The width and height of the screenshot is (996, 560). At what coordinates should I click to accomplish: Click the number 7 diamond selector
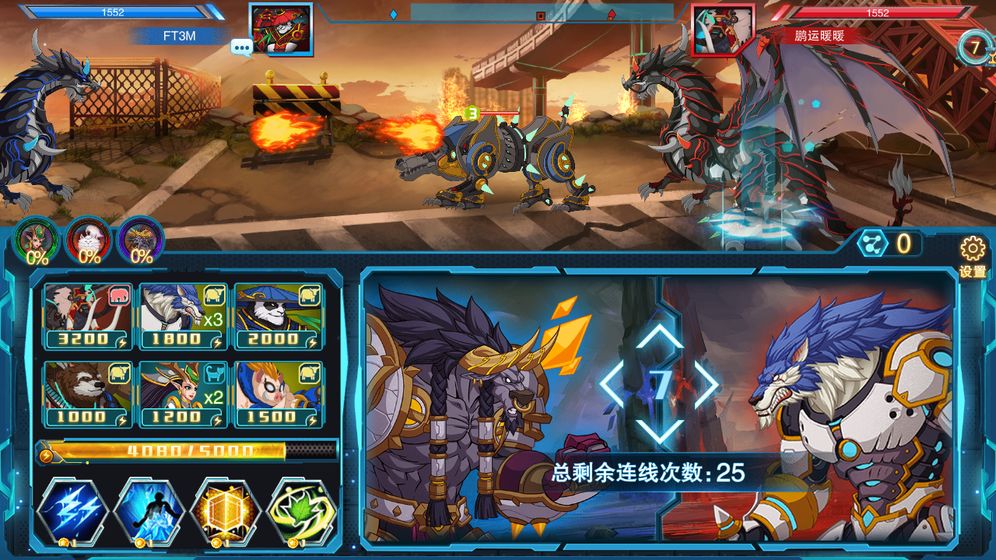[x=660, y=384]
